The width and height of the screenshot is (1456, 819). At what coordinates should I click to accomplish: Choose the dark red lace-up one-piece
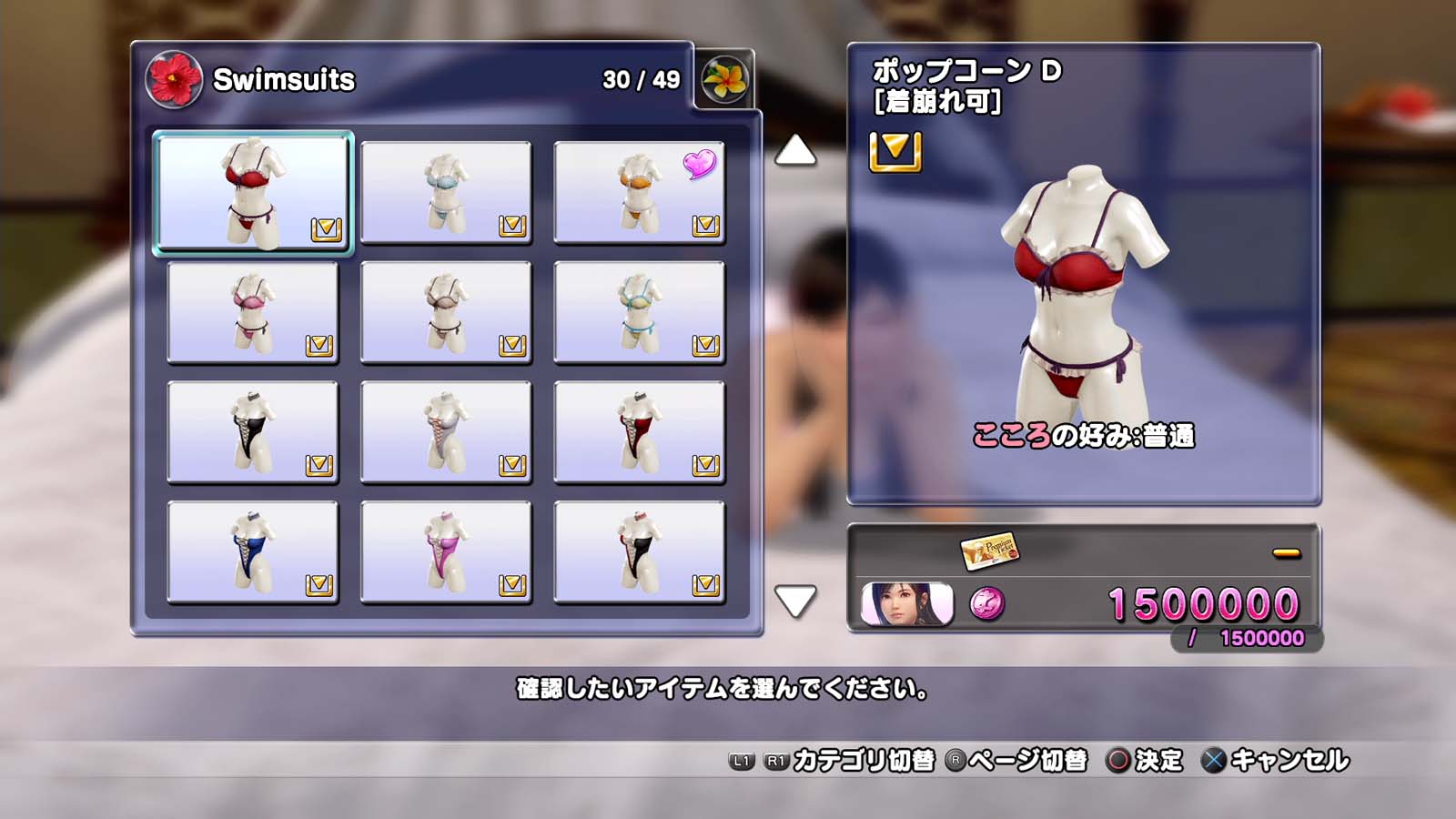[639, 432]
